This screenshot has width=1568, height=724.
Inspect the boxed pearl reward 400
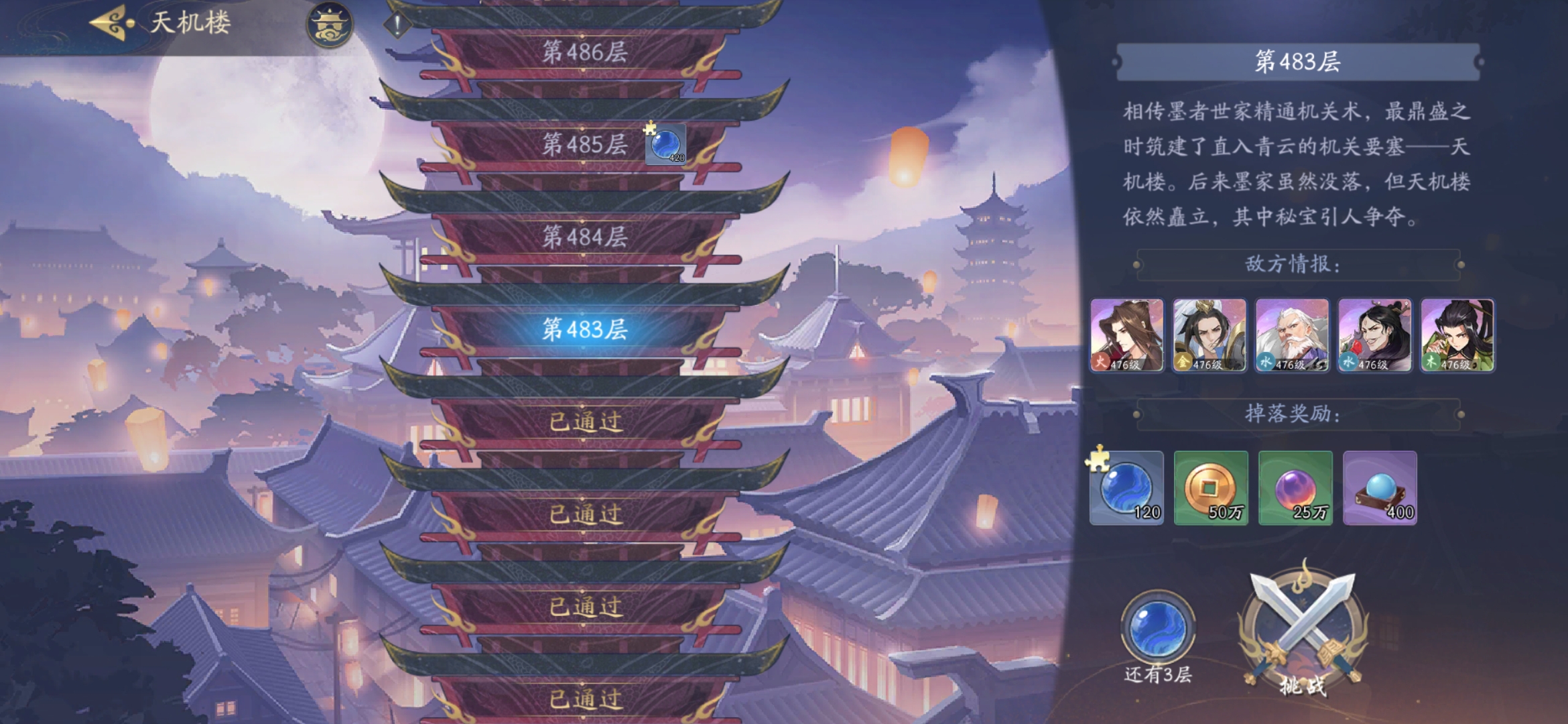(x=1380, y=488)
